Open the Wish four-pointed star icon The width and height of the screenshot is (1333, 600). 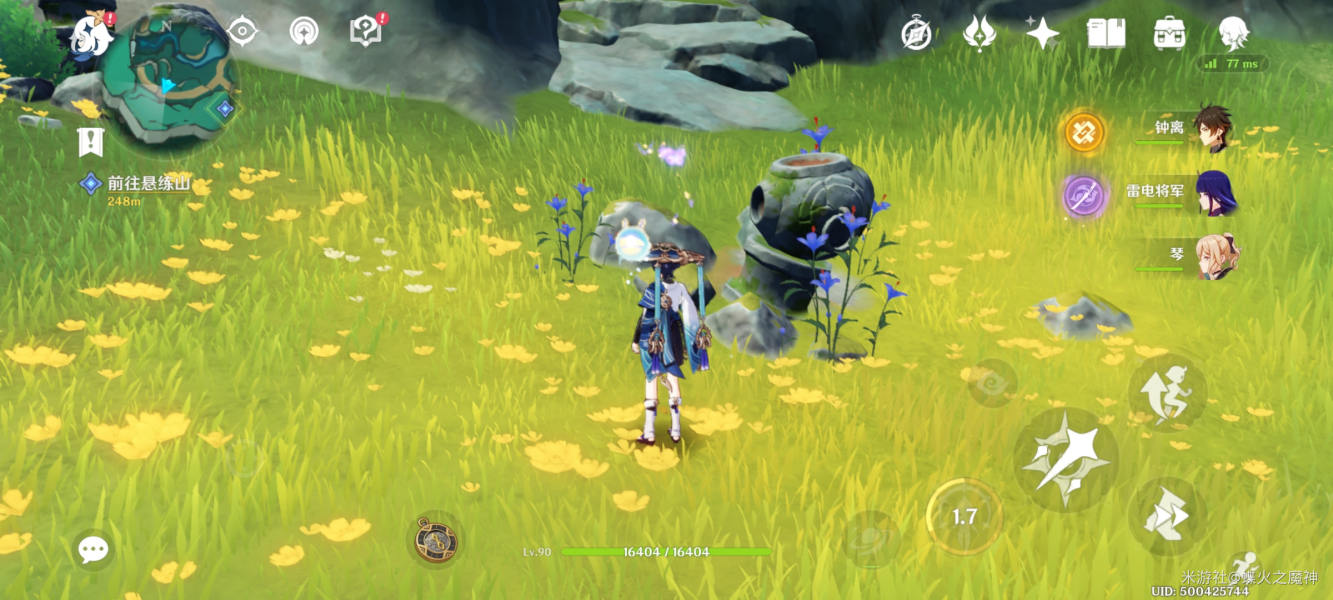click(x=1042, y=34)
